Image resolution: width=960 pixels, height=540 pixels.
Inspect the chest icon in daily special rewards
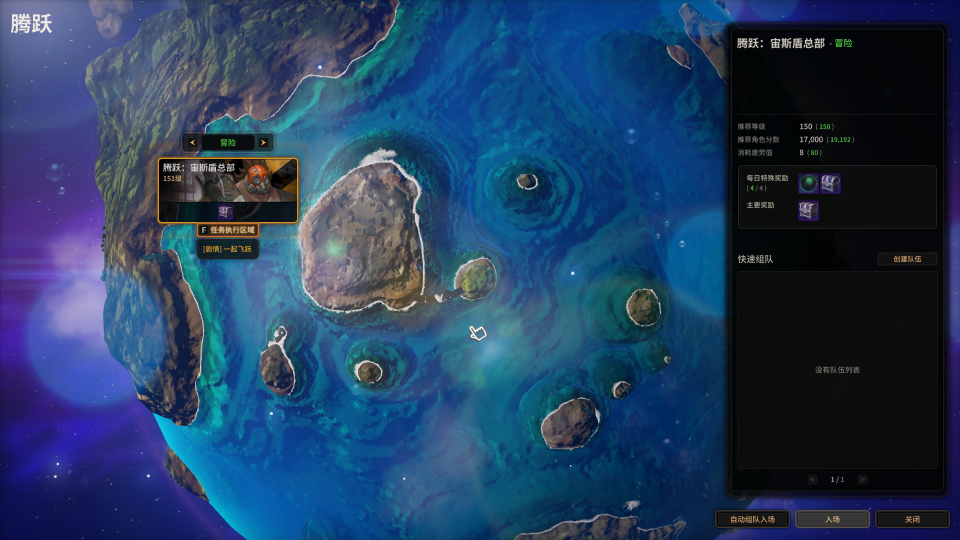tap(830, 183)
